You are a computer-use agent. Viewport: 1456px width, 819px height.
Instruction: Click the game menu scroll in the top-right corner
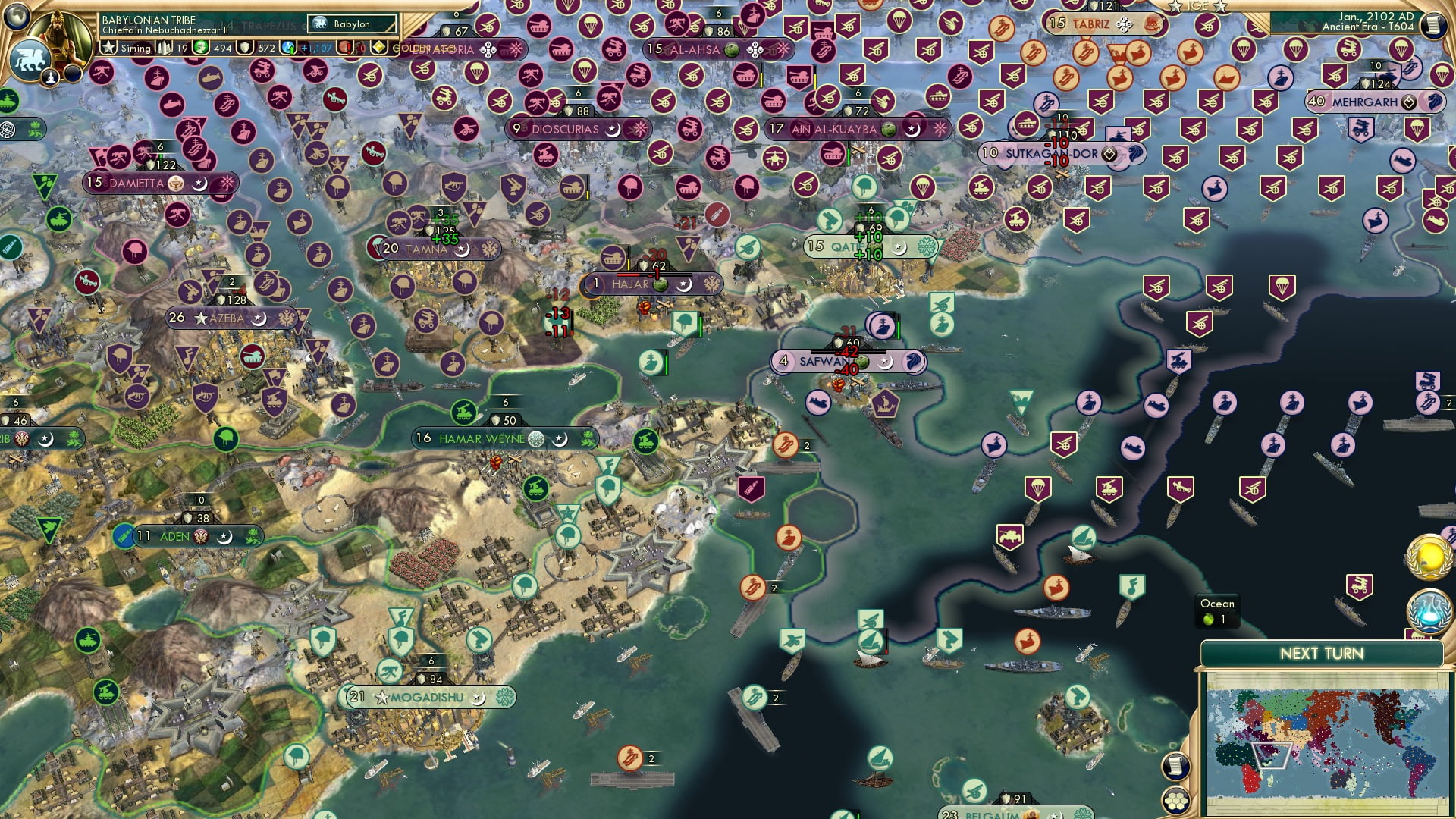point(1433,25)
